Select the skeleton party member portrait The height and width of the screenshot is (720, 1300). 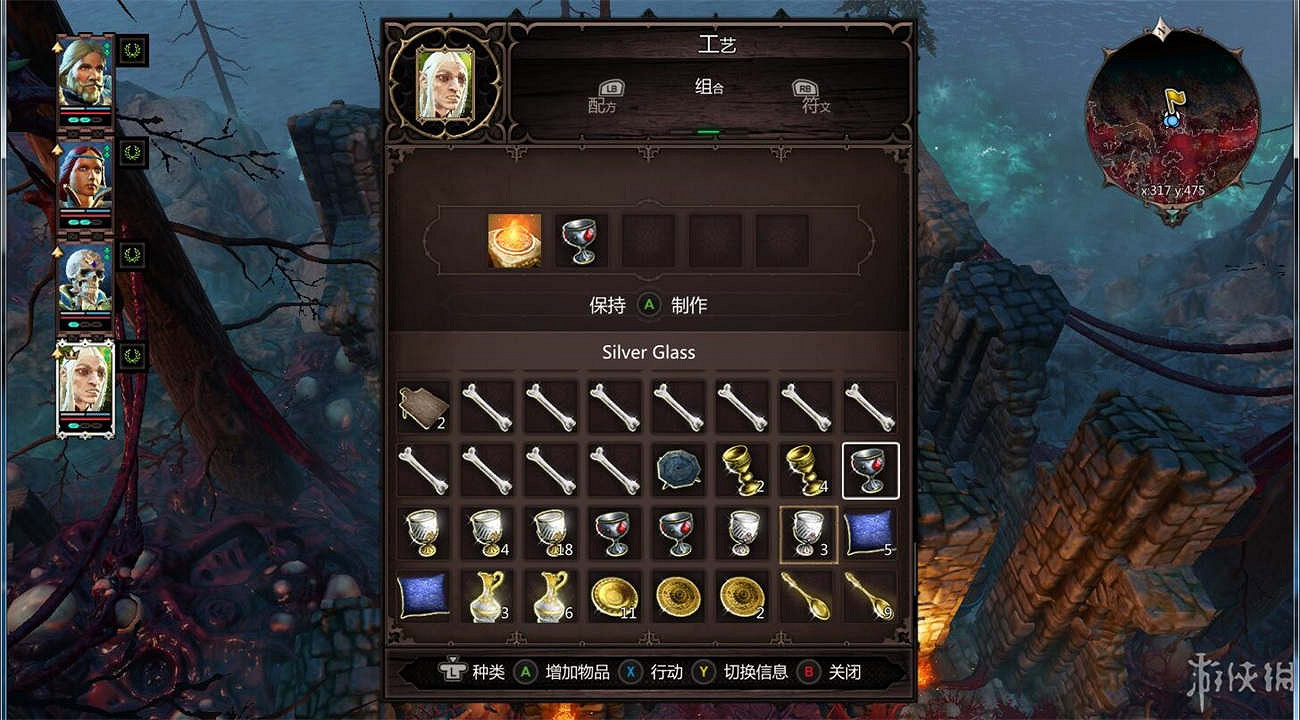tap(85, 281)
